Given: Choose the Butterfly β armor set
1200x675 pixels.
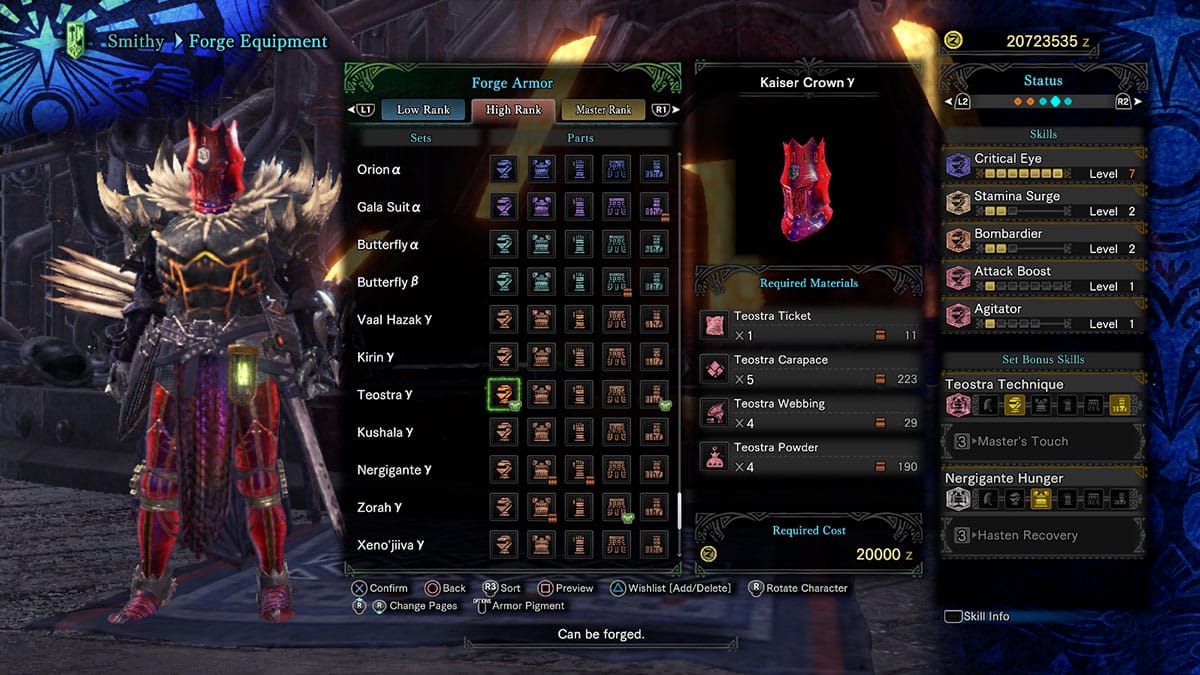Looking at the screenshot, I should pyautogui.click(x=388, y=283).
